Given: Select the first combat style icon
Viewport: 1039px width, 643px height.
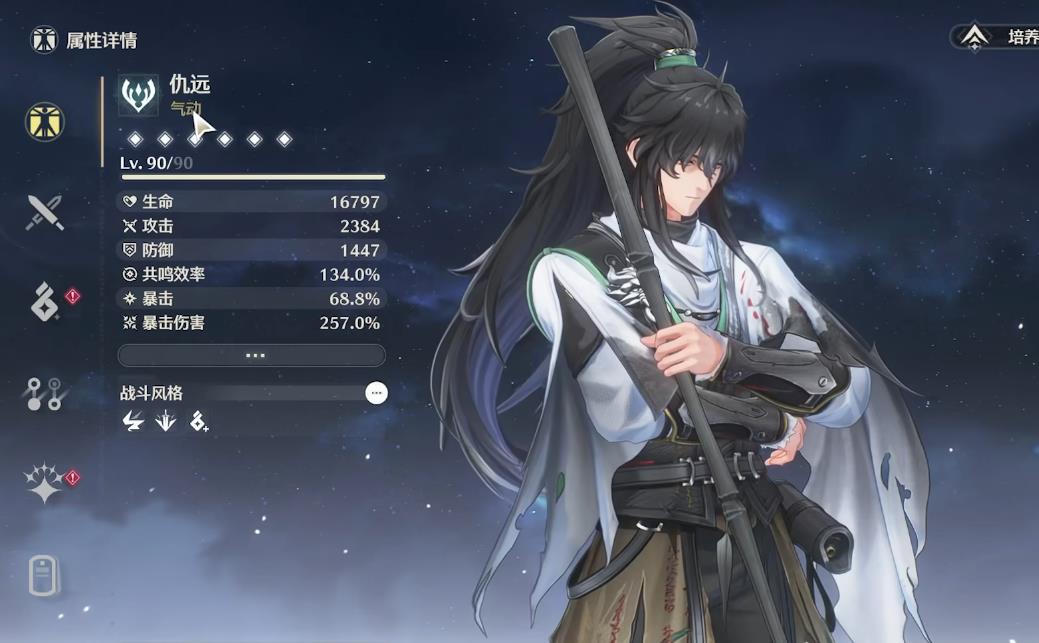Looking at the screenshot, I should click(132, 422).
